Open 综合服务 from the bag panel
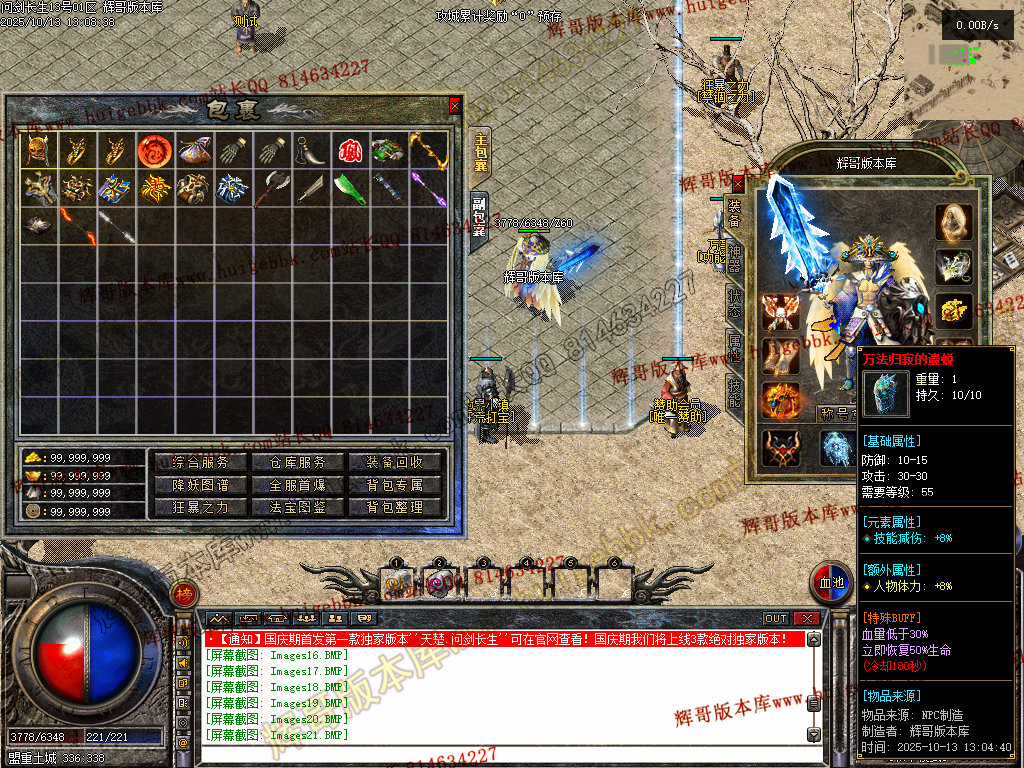This screenshot has height=768, width=1024. pos(200,462)
